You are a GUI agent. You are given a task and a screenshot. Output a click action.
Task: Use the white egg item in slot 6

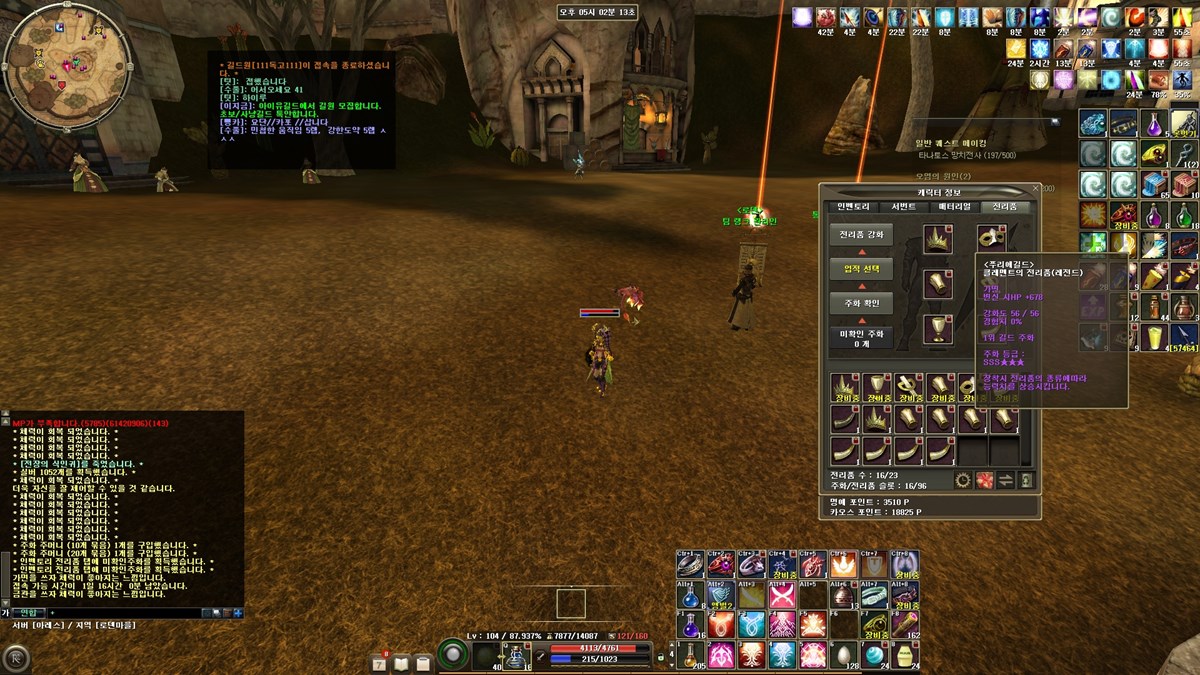point(846,655)
